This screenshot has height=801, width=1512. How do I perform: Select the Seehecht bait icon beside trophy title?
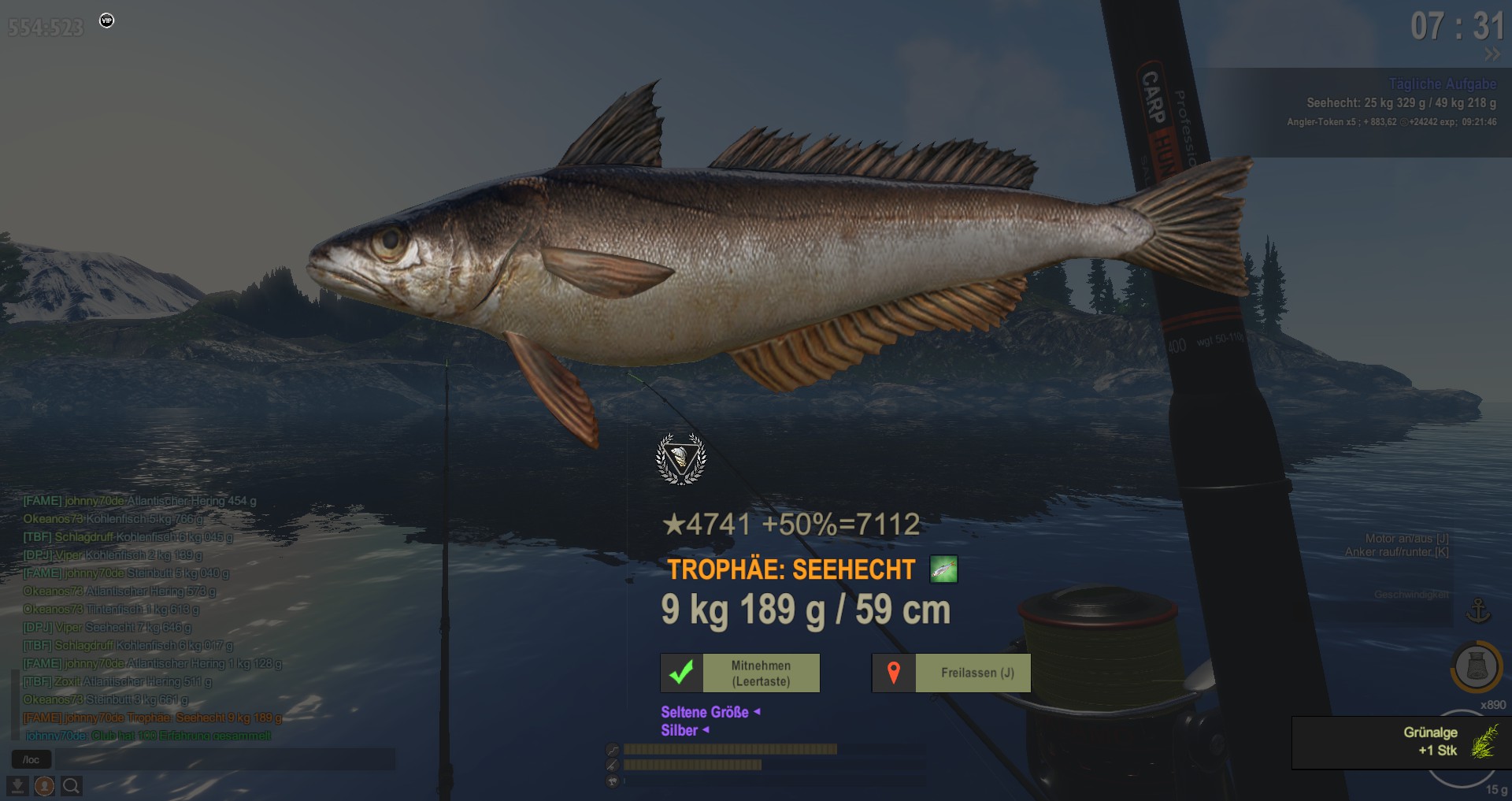click(943, 569)
